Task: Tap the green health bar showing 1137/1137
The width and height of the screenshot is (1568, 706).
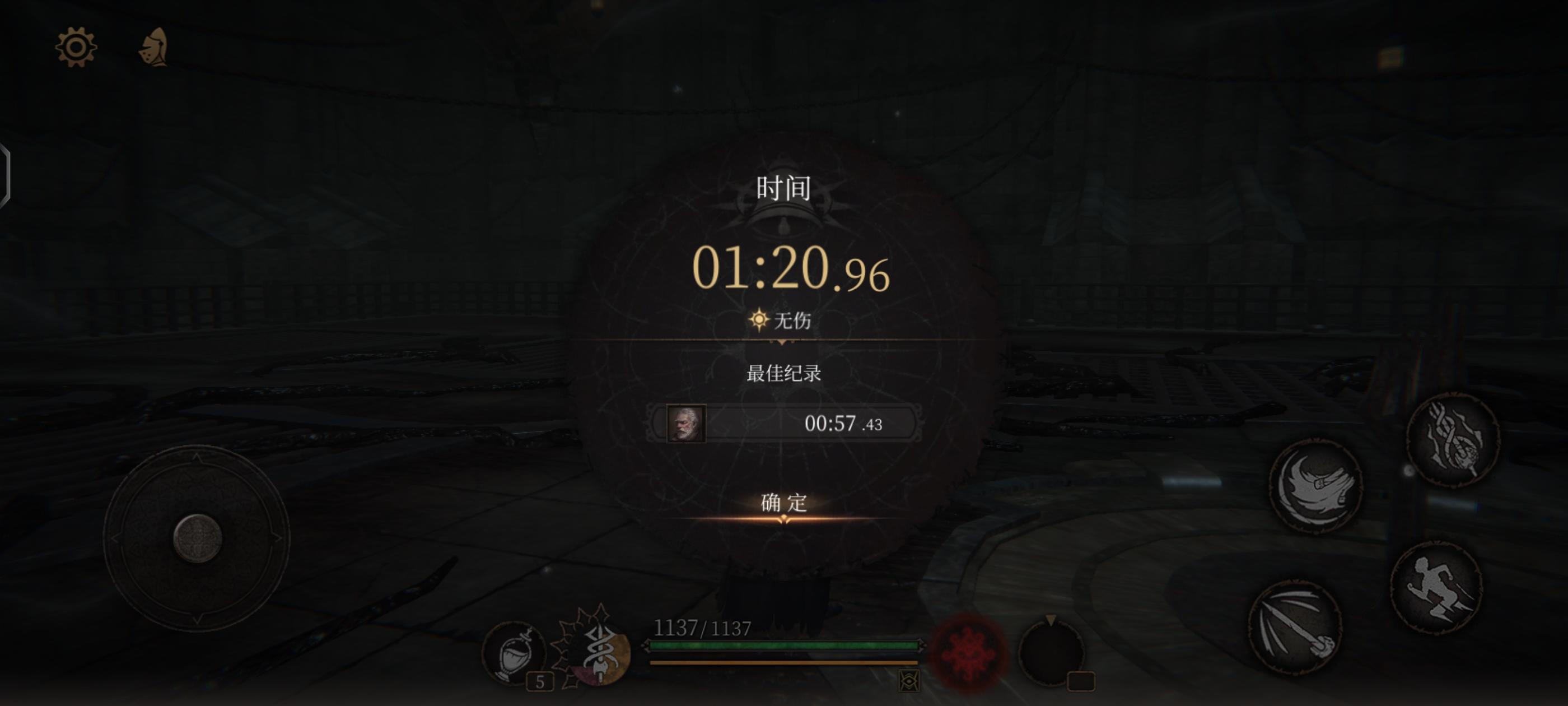Action: pyautogui.click(x=784, y=644)
